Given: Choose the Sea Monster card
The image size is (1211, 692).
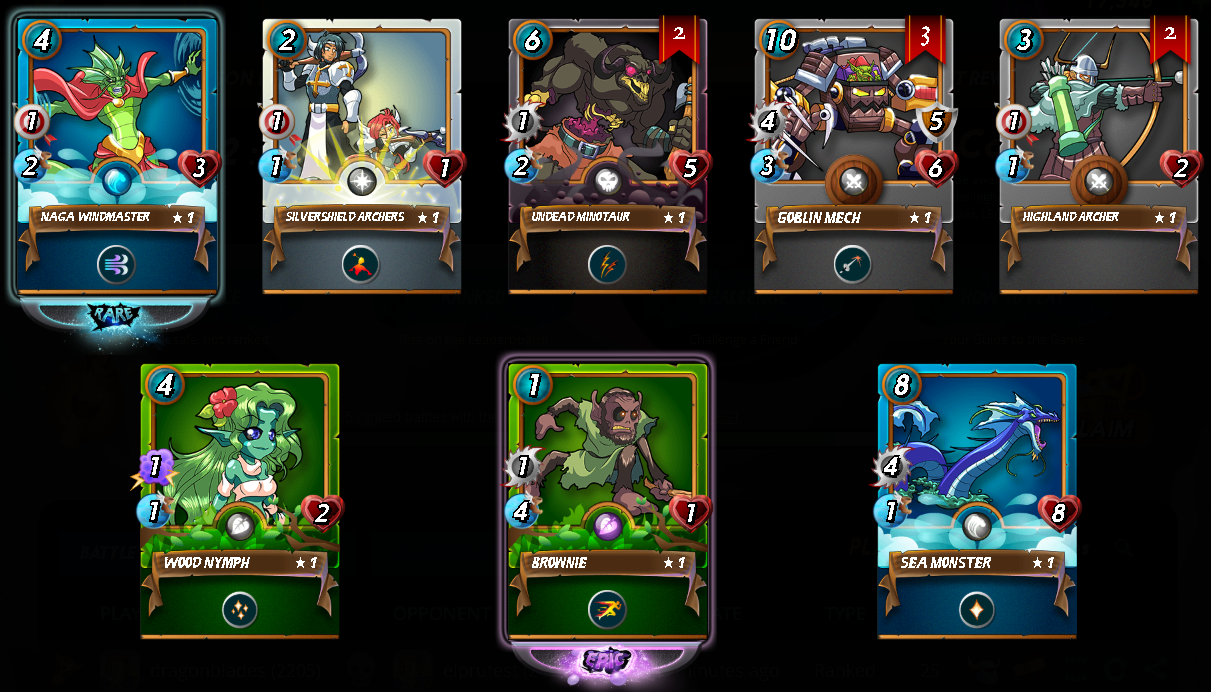Looking at the screenshot, I should pyautogui.click(x=976, y=470).
